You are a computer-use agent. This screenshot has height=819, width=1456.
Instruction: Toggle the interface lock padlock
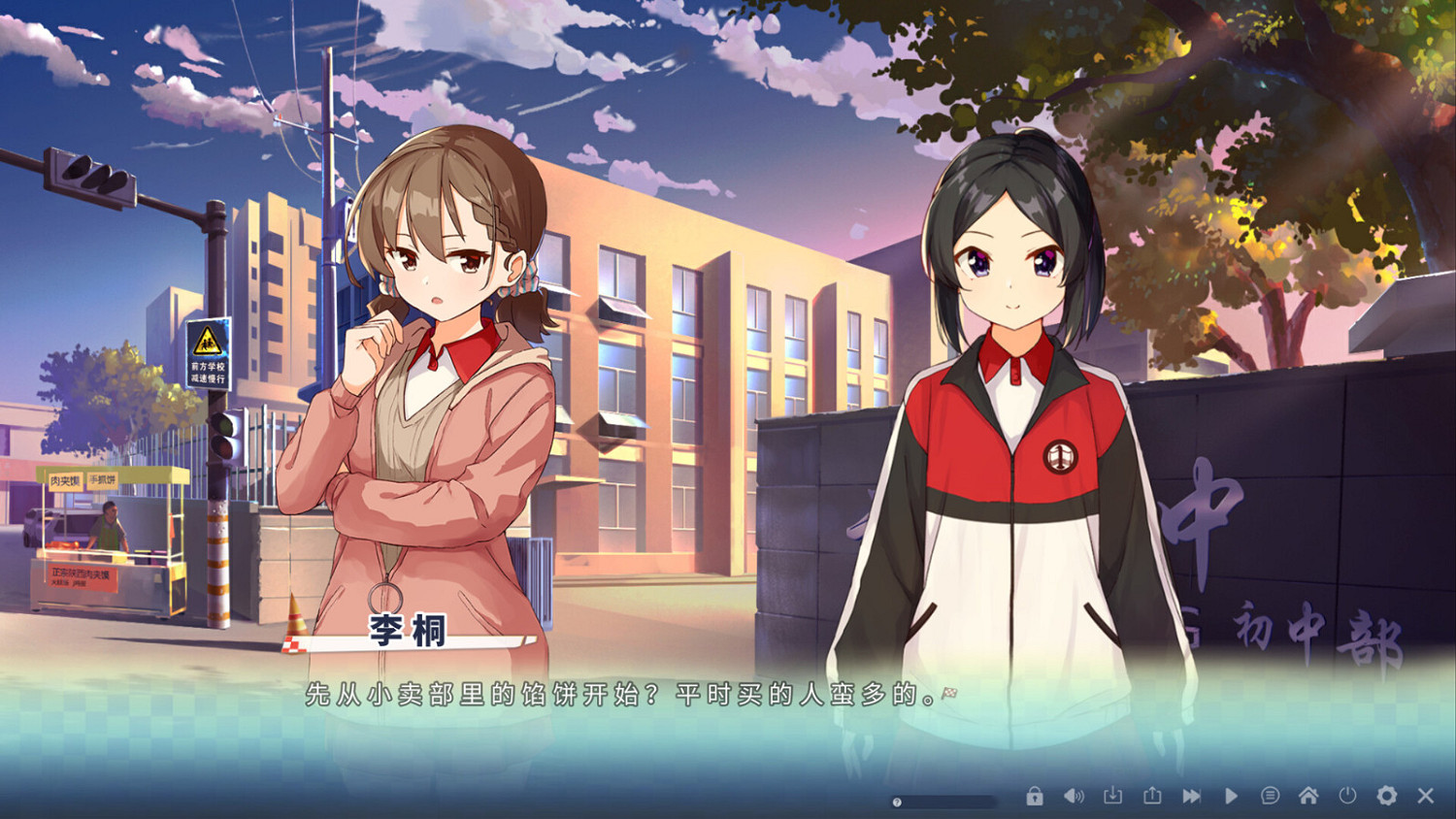click(x=1036, y=794)
